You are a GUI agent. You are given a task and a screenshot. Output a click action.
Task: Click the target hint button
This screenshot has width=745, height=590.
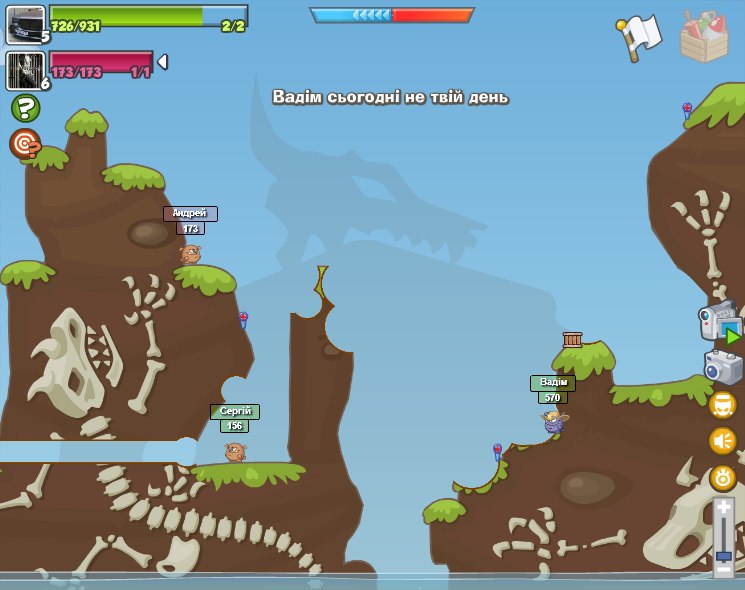(x=25, y=144)
